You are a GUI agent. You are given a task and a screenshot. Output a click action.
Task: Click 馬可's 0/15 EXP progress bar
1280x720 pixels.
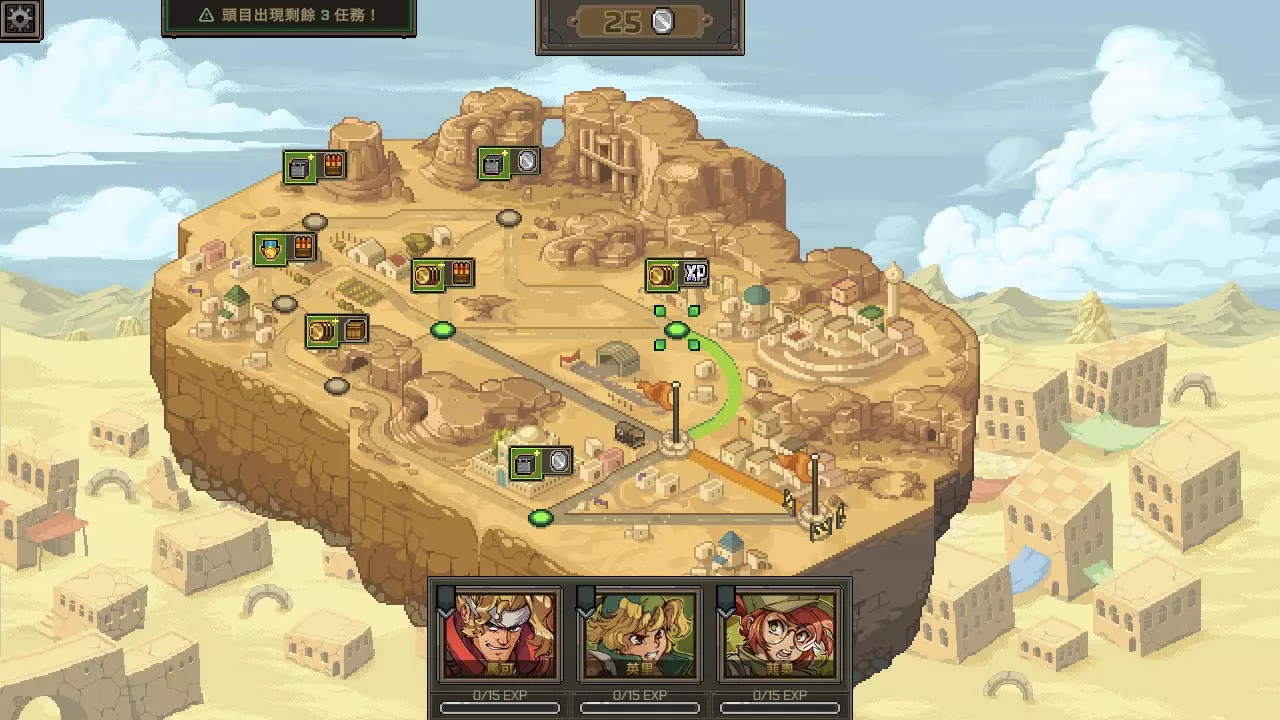point(499,708)
